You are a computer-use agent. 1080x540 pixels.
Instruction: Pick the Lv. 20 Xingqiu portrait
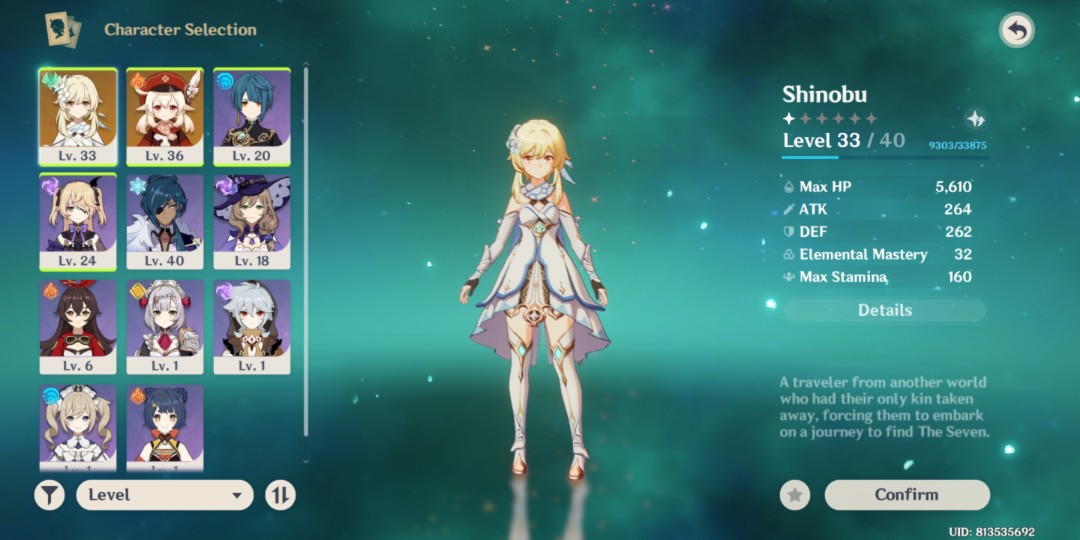(252, 116)
